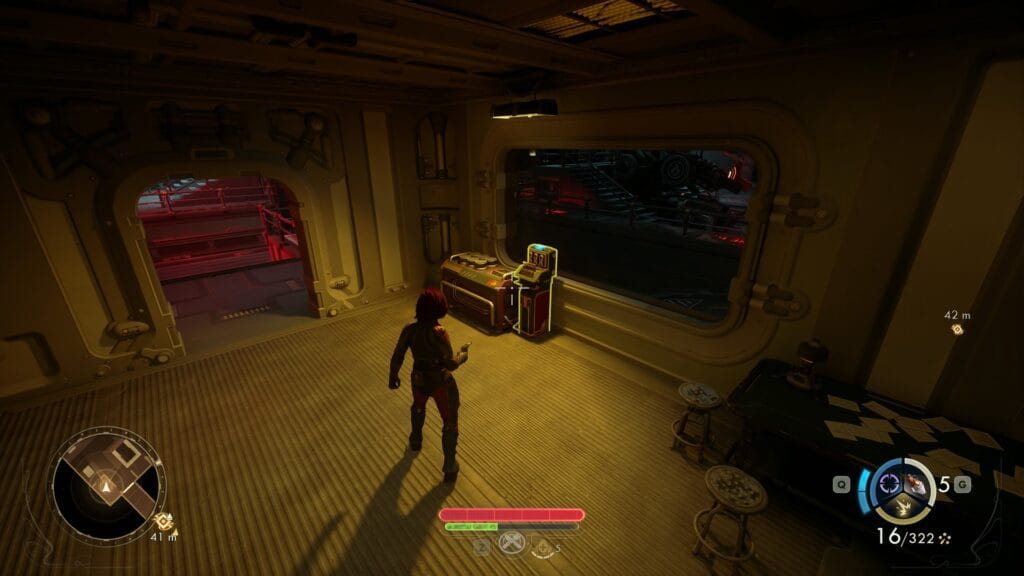This screenshot has width=1024, height=576.
Task: Select the objective marker beside the minimap
Action: pyautogui.click(x=160, y=520)
